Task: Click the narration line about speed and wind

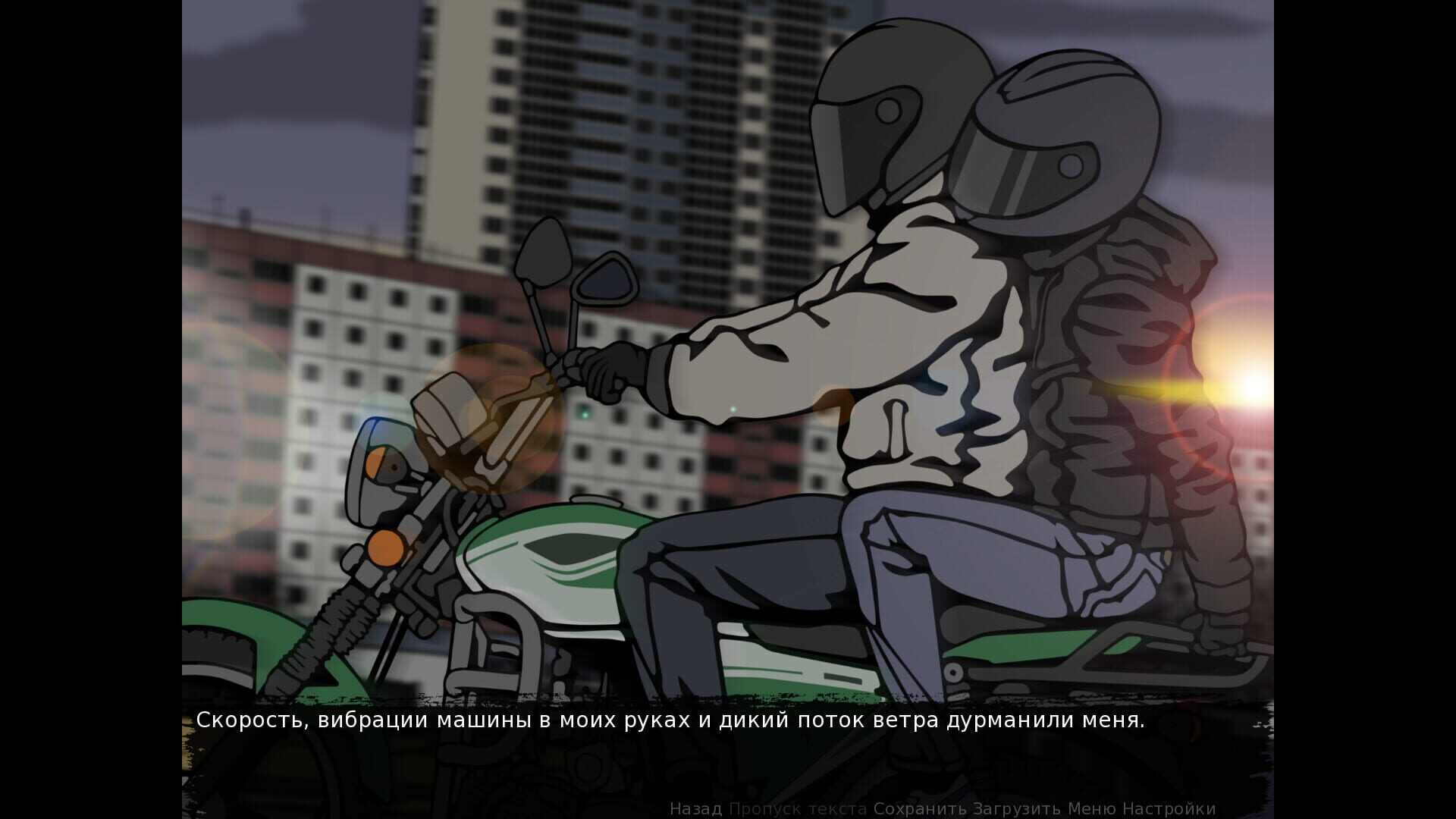Action: (x=670, y=722)
